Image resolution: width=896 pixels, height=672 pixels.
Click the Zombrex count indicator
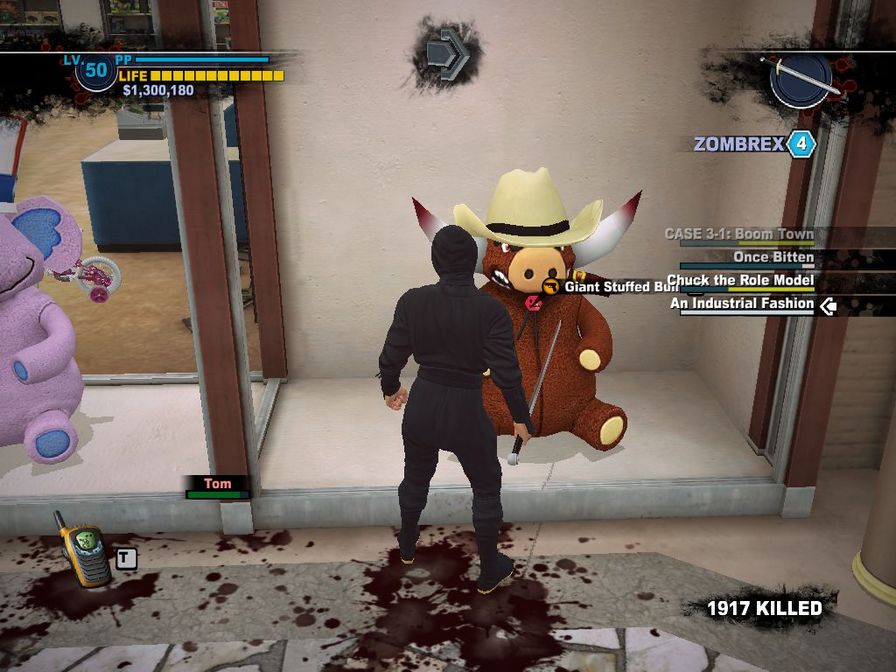coord(801,144)
